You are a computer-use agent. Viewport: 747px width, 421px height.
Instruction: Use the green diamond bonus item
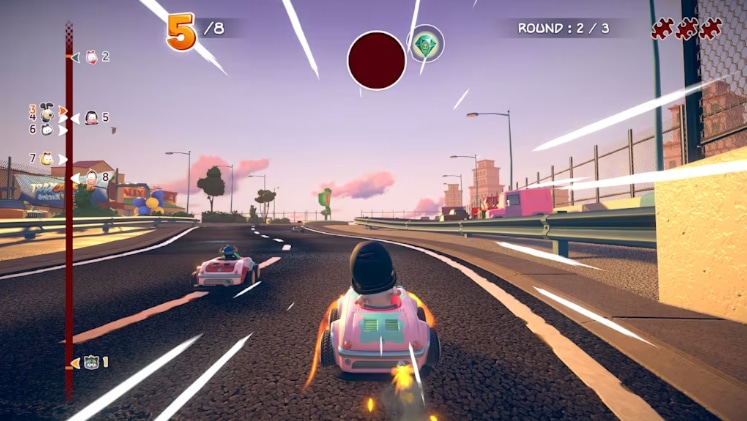426,43
